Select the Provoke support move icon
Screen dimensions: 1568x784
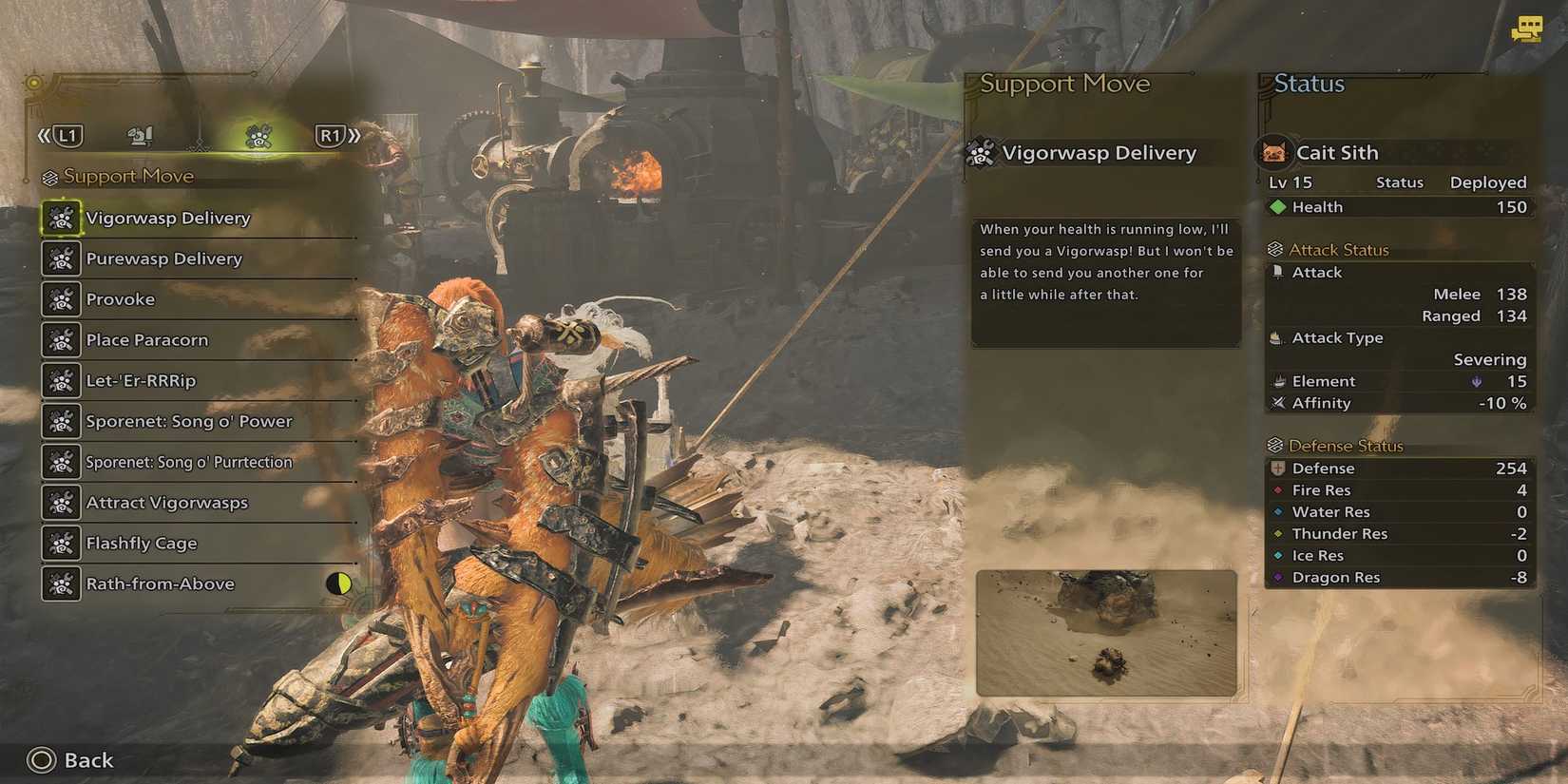[x=61, y=299]
